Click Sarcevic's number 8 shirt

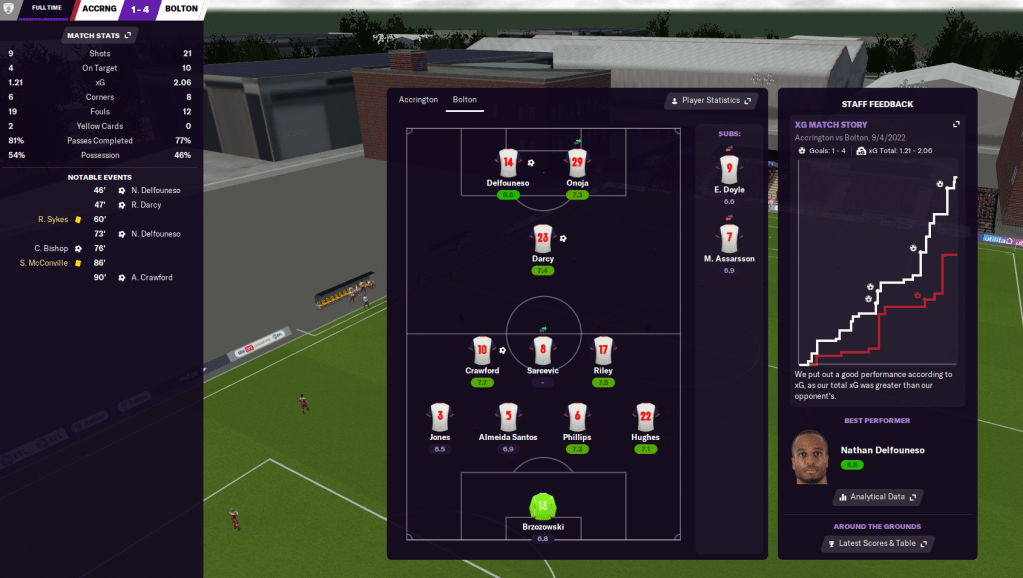(x=543, y=350)
